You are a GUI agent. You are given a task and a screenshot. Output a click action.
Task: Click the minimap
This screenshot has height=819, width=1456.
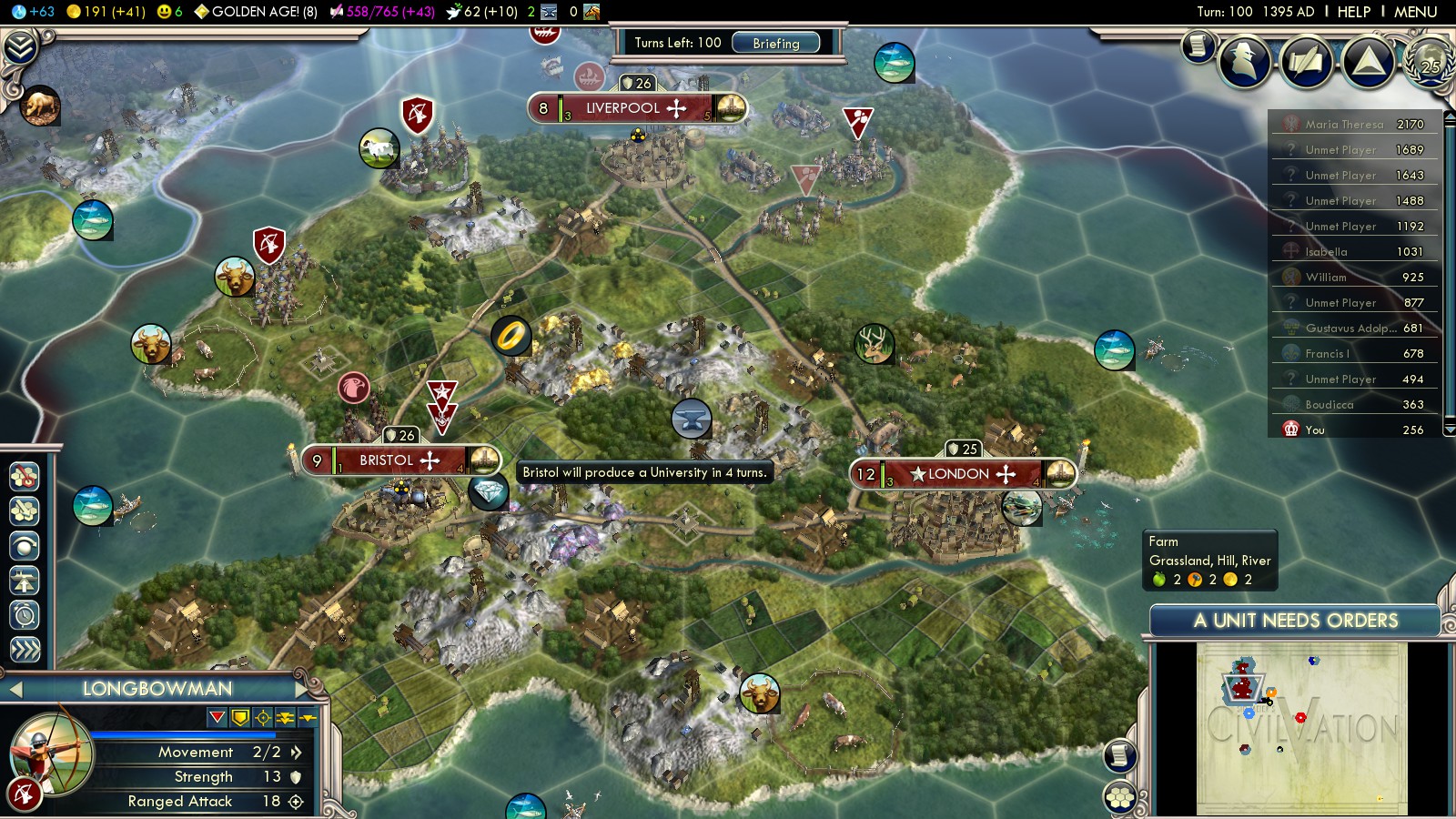coord(1301,728)
